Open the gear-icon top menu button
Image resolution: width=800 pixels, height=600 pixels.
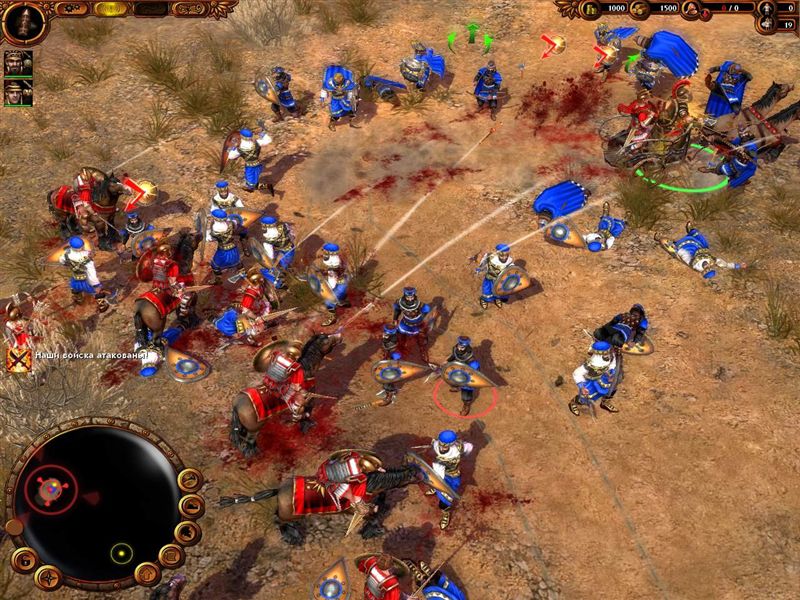[x=72, y=8]
